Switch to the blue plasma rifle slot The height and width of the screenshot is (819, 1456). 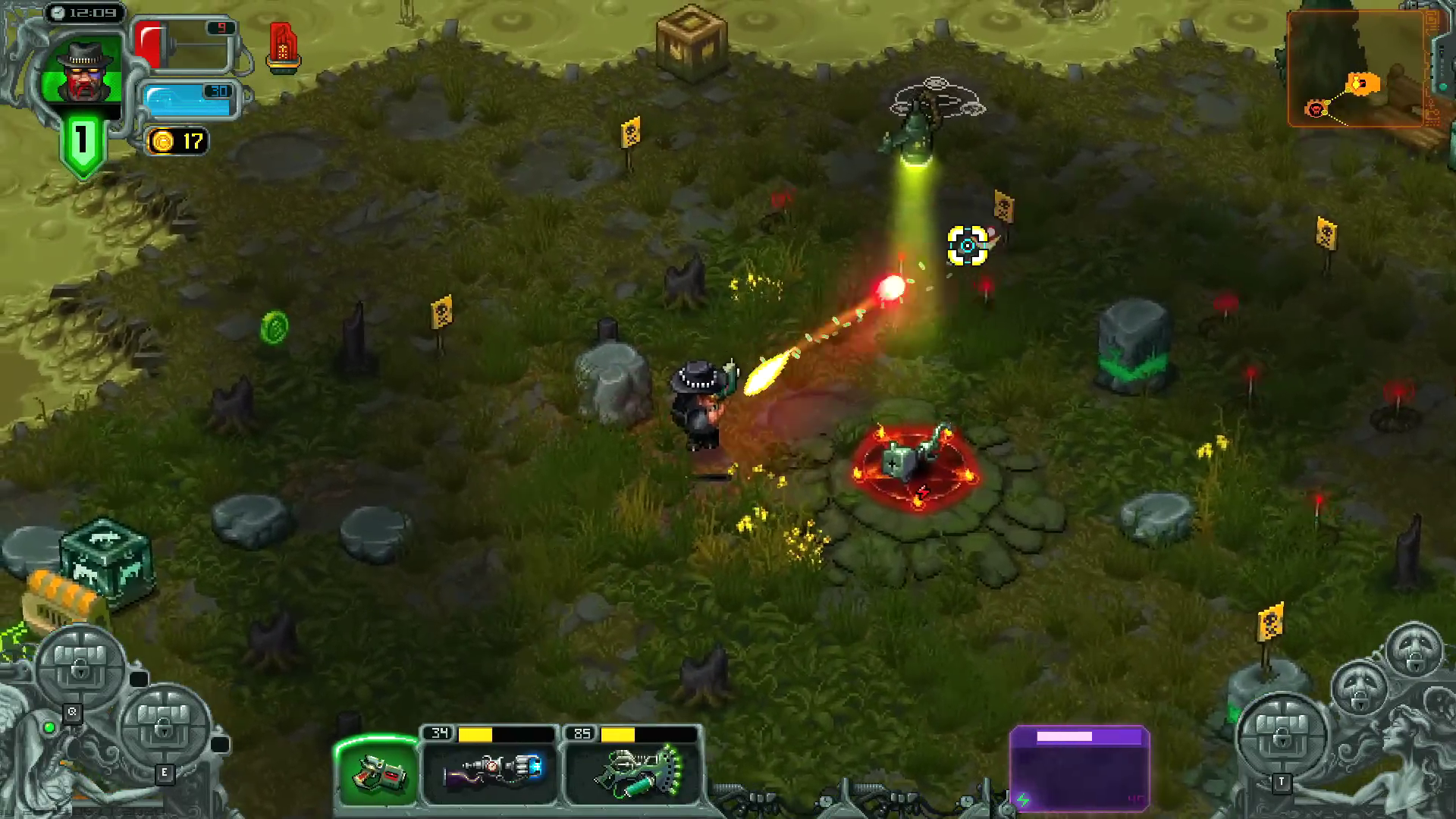490,769
